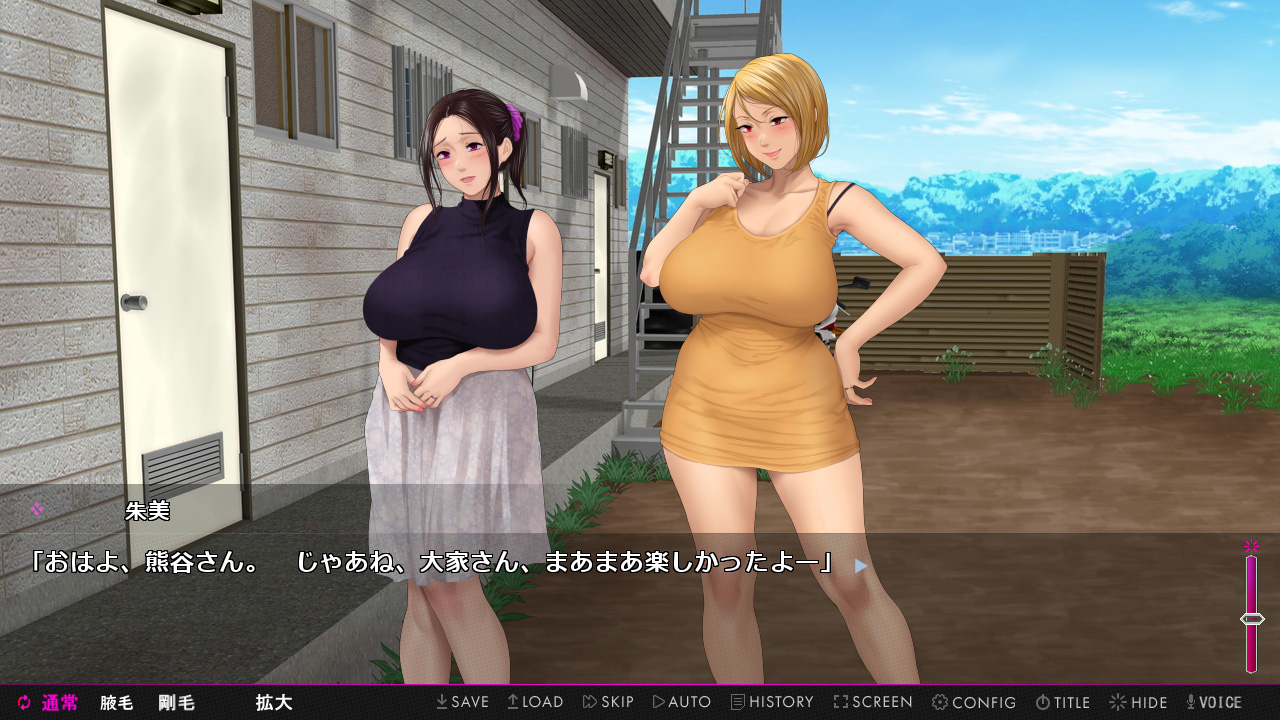Toggle the 剛毛 option
This screenshot has height=720, width=1280.
click(176, 703)
